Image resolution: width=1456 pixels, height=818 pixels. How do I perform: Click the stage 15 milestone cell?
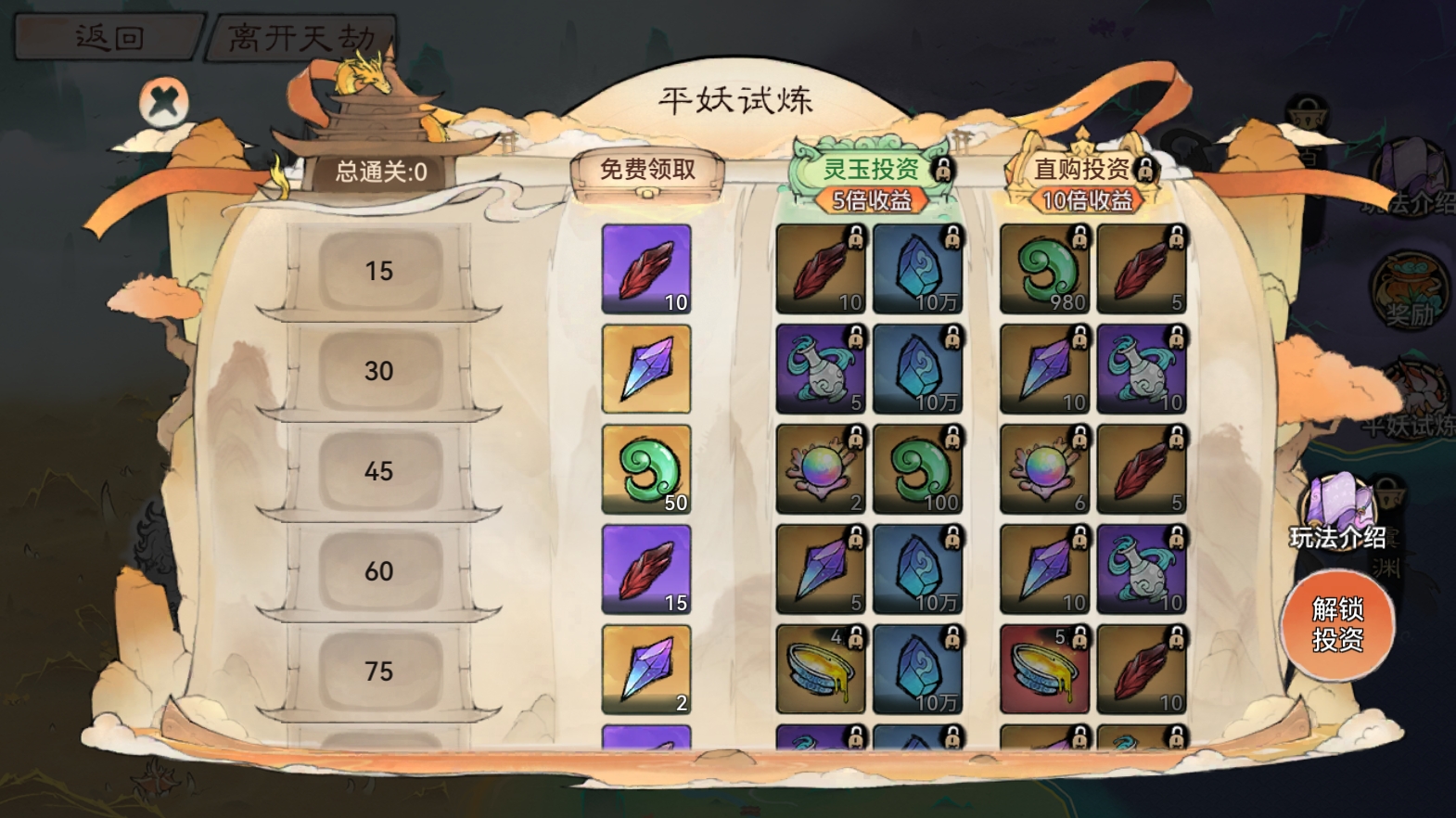(378, 269)
